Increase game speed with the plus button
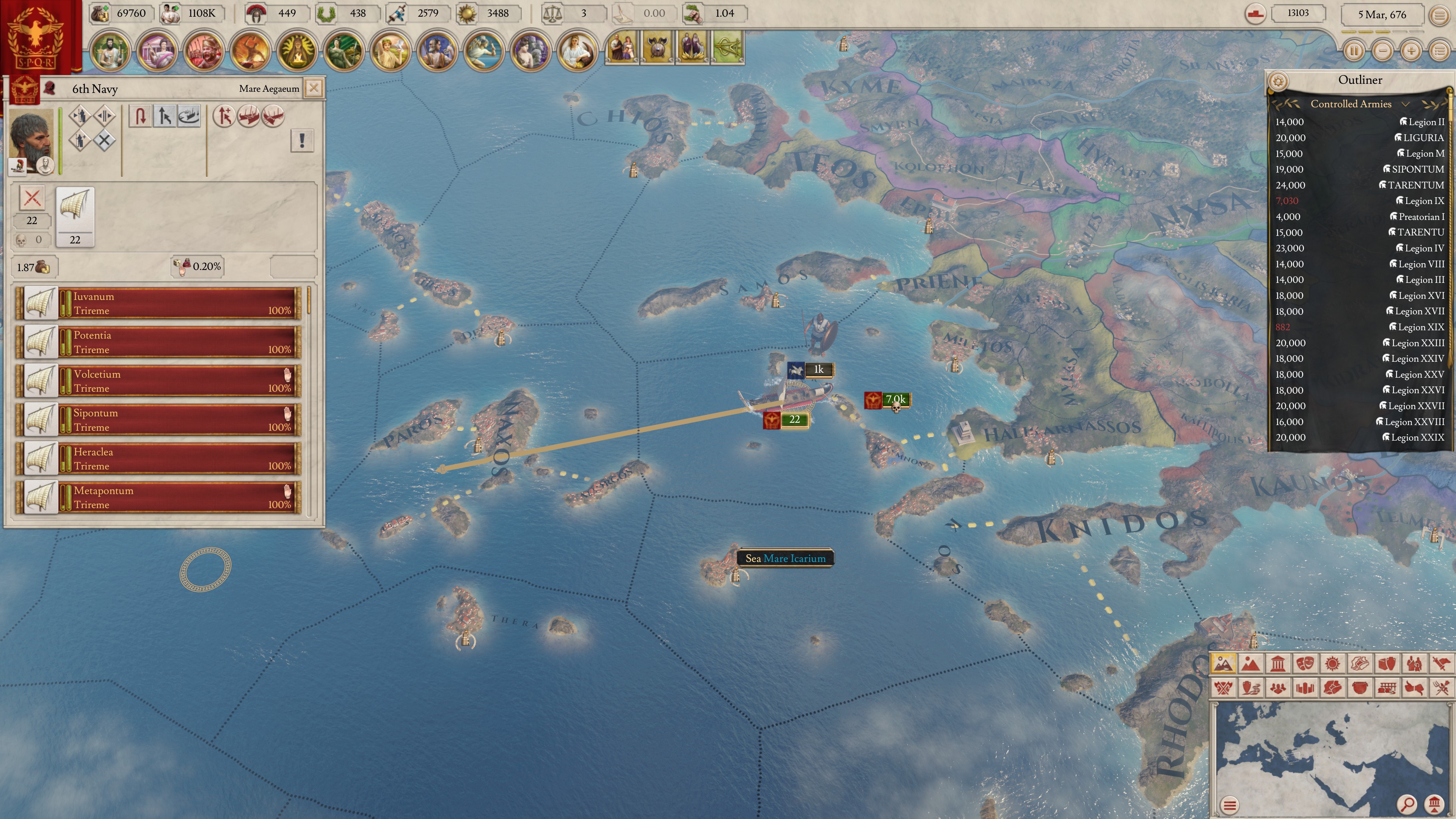 pos(1411,51)
